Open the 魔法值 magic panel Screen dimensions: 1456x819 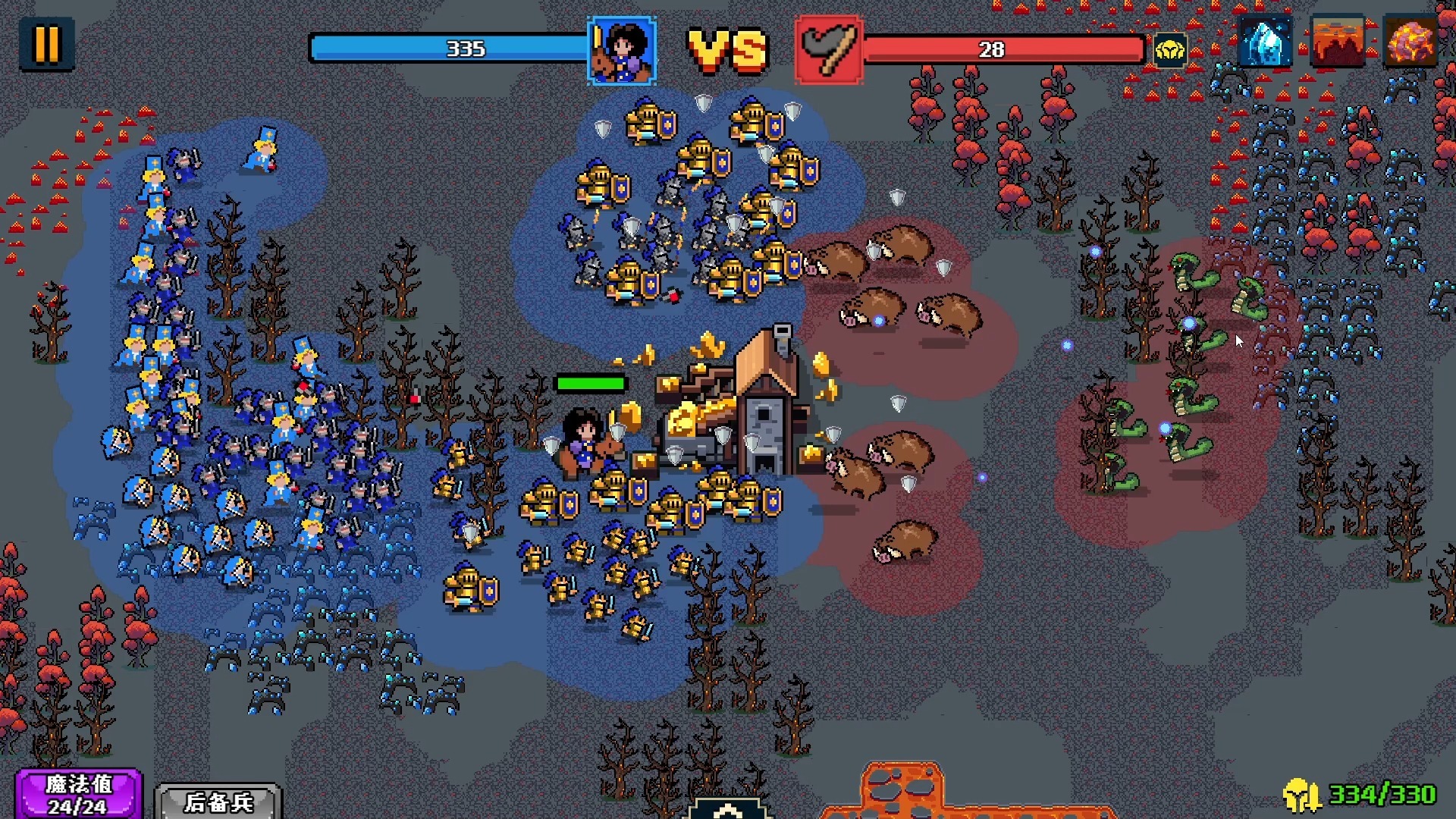[x=78, y=794]
